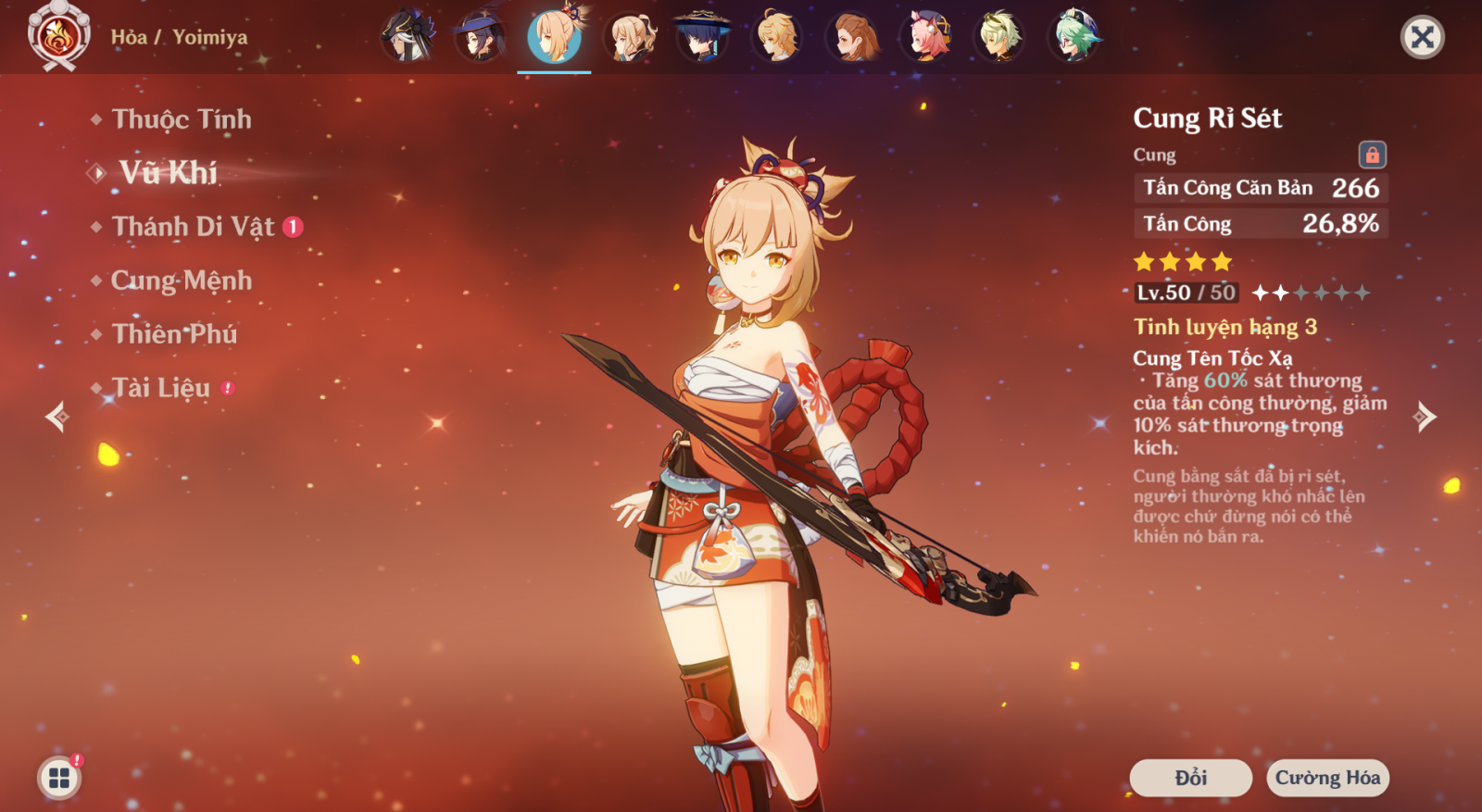Select the pink-haired Diona portrait
Viewport: 1482px width, 812px height.
[926, 37]
